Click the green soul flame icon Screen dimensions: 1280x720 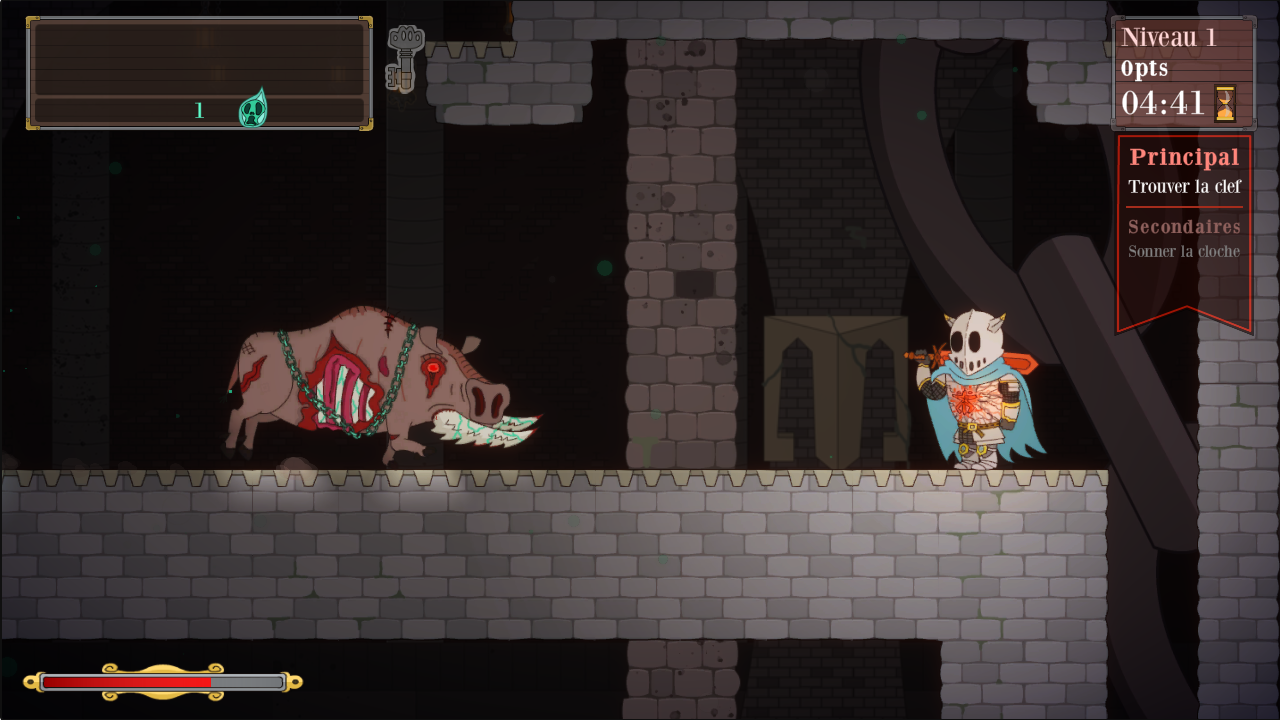point(252,109)
